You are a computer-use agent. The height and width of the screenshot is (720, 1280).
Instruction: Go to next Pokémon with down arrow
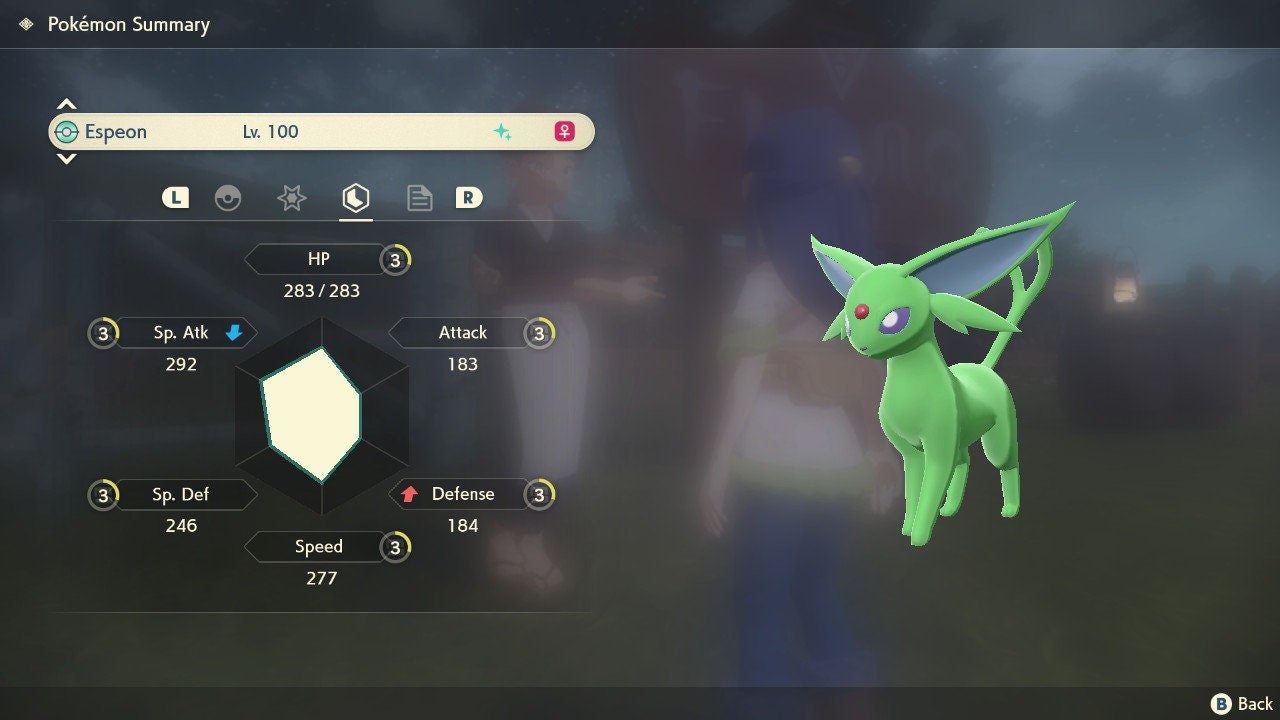coord(66,158)
